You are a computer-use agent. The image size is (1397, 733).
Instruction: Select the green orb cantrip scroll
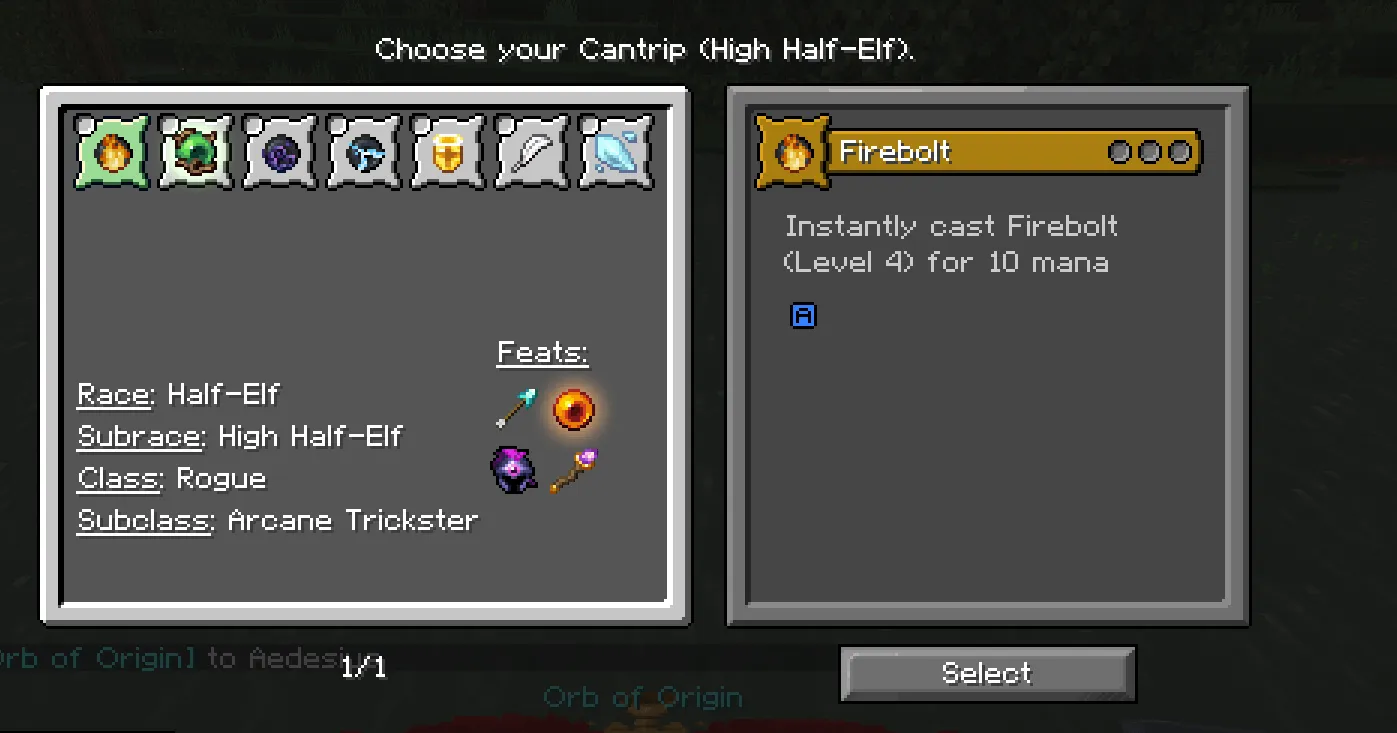(195, 152)
